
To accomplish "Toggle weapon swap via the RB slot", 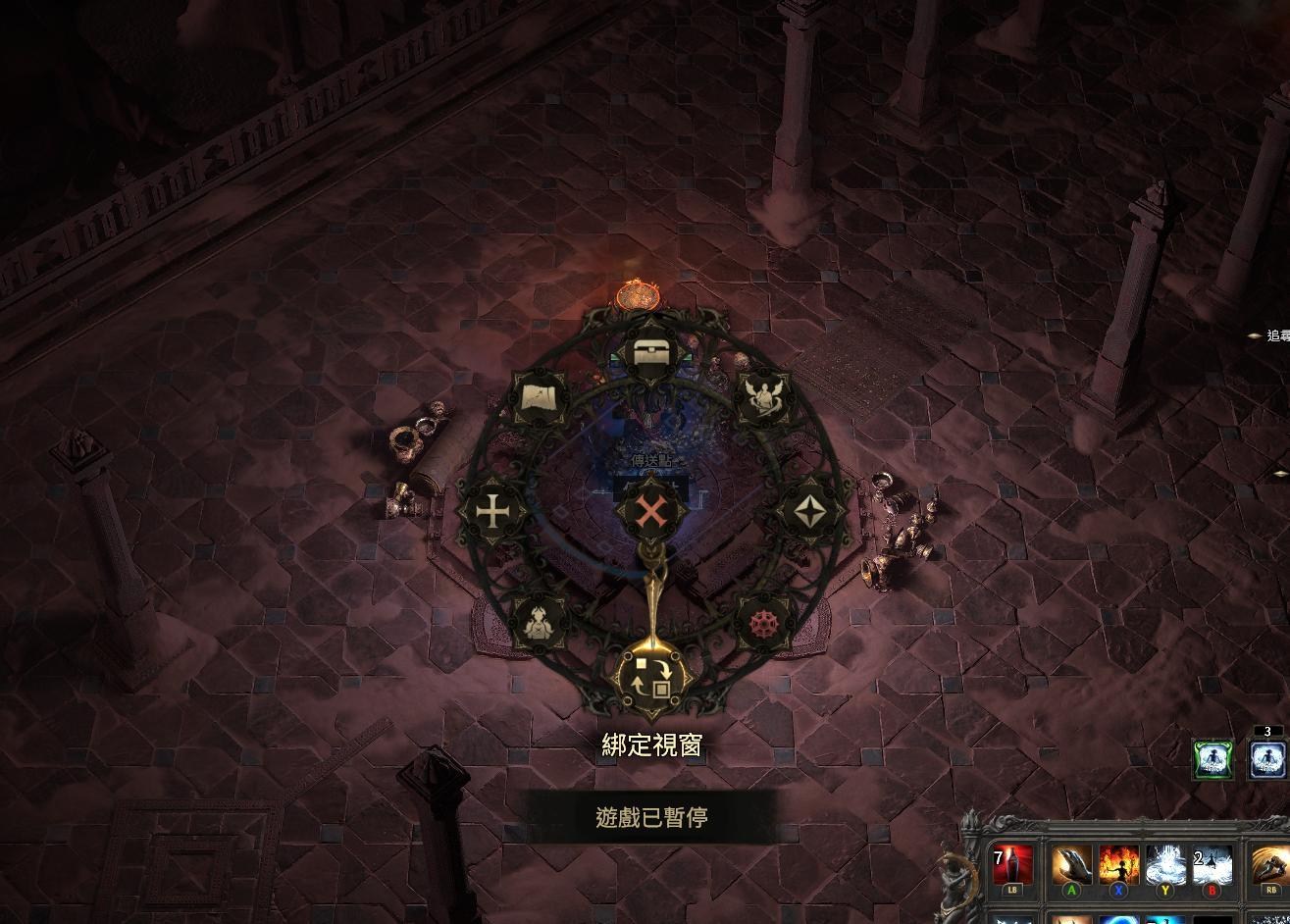I will 1271,863.
